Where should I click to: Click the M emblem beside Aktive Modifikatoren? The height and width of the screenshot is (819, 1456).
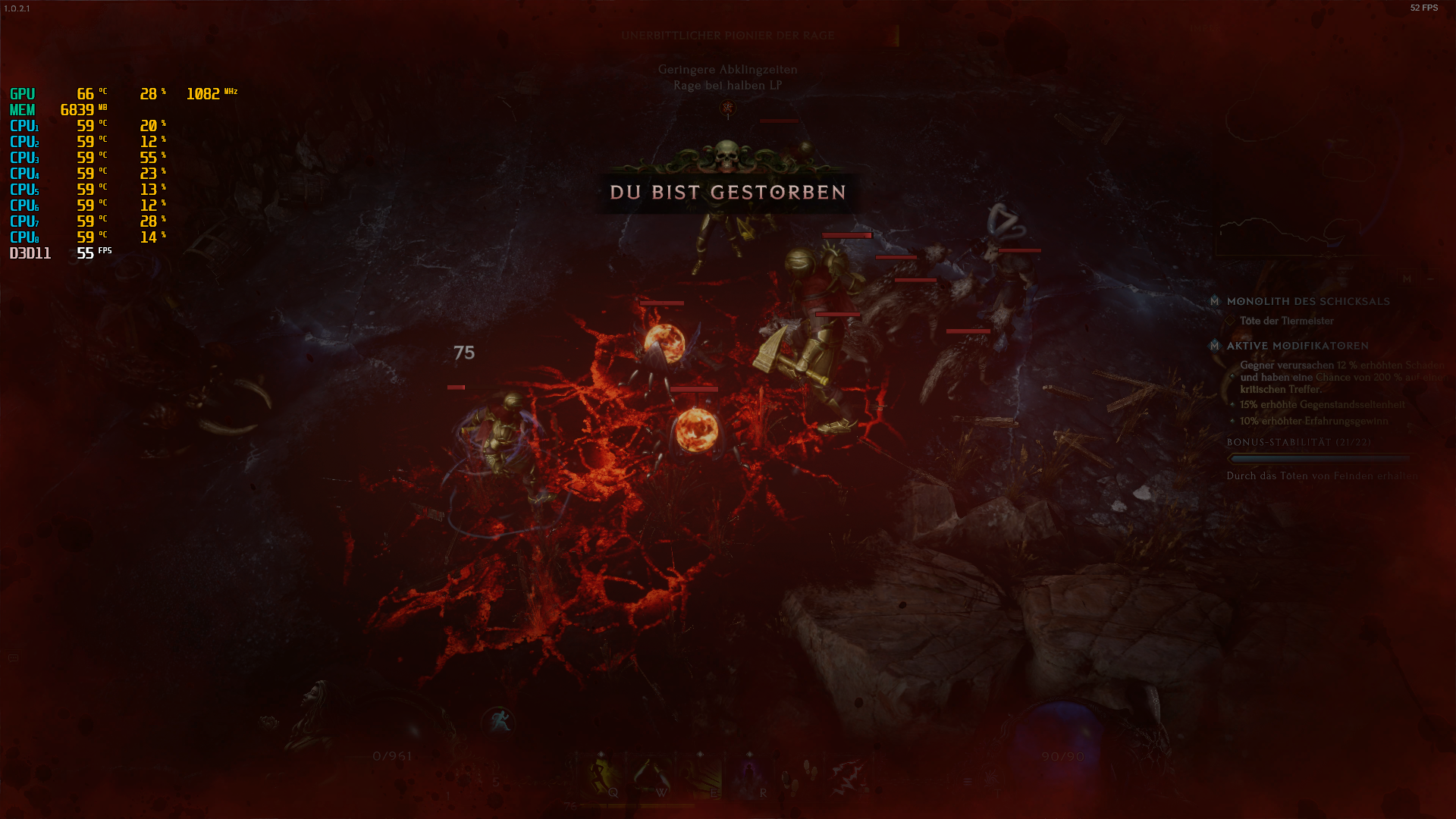1215,346
